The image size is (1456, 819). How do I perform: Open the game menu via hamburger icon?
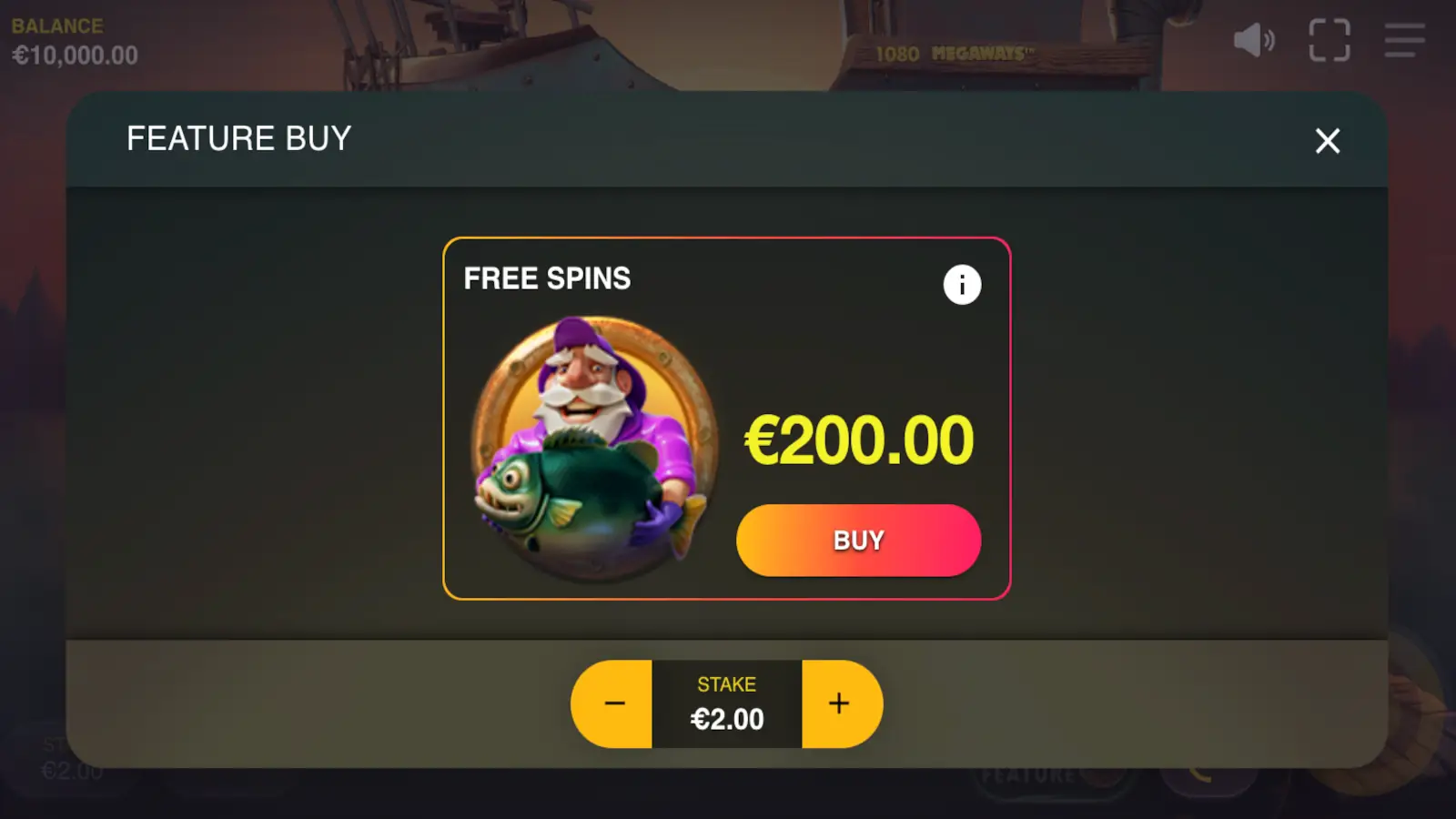(x=1403, y=40)
